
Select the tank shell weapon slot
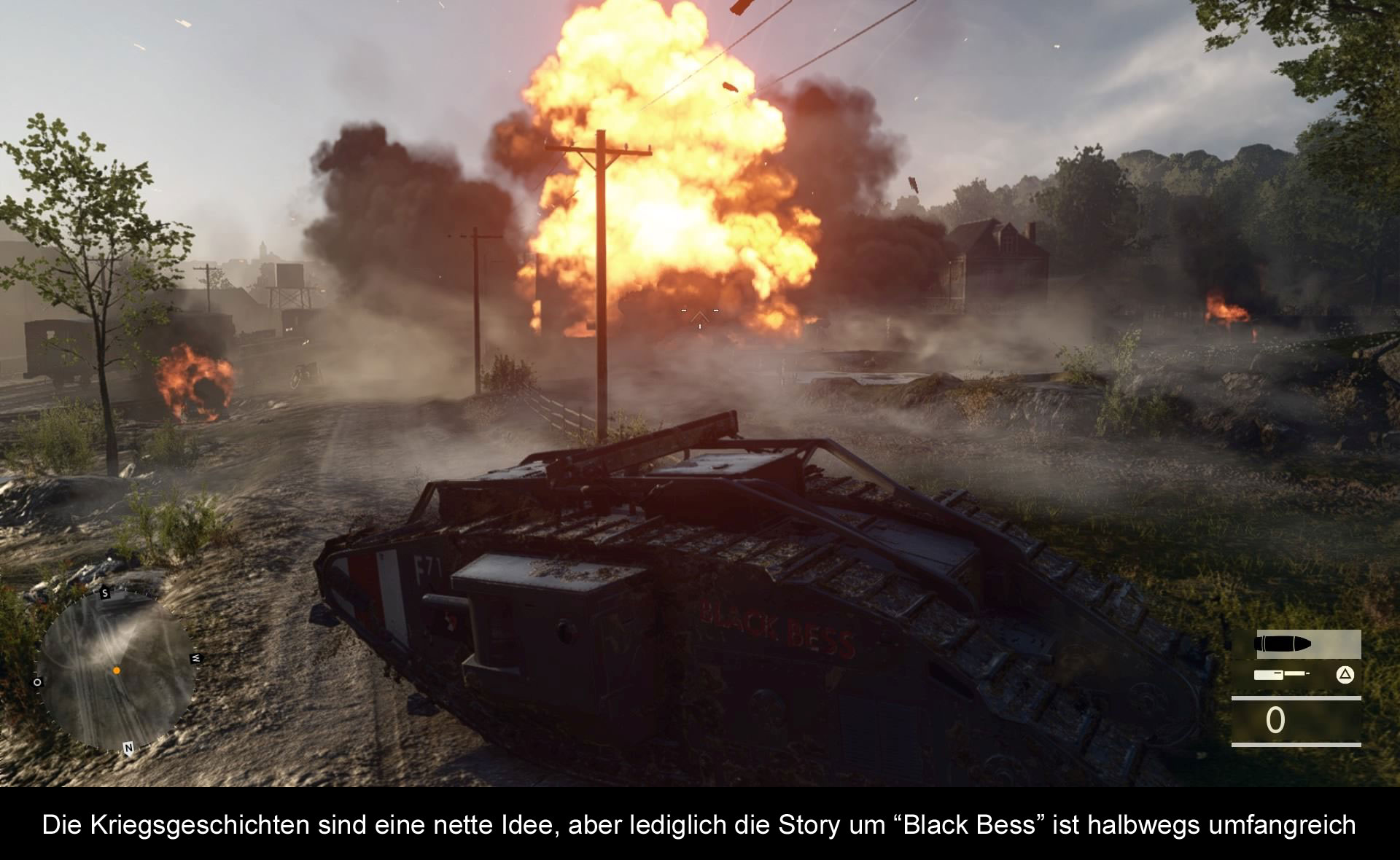pyautogui.click(x=1296, y=644)
